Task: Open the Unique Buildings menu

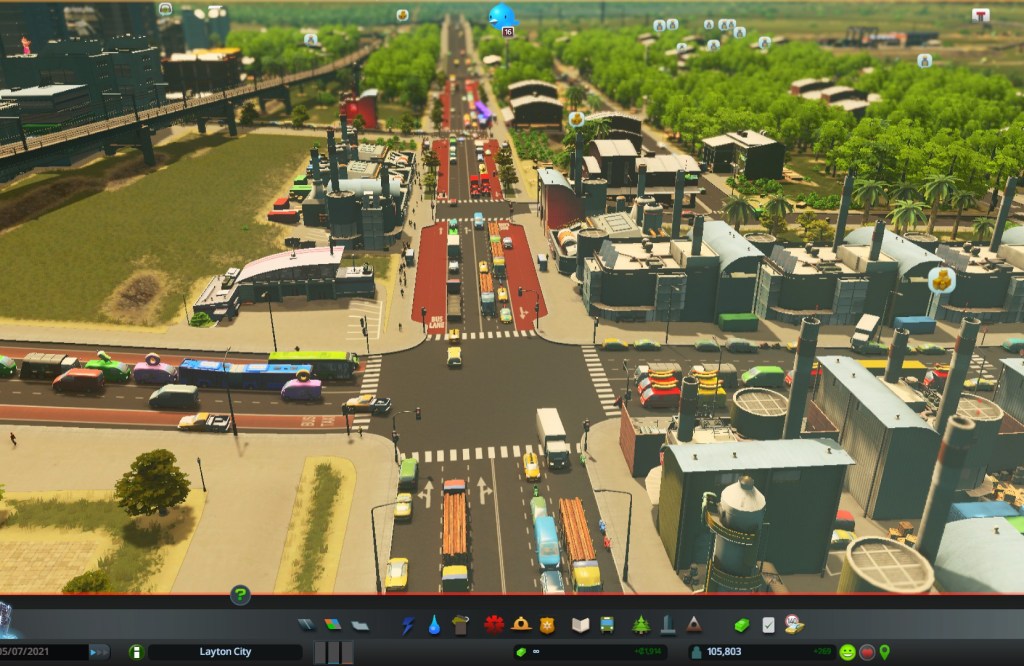Action: tap(667, 625)
